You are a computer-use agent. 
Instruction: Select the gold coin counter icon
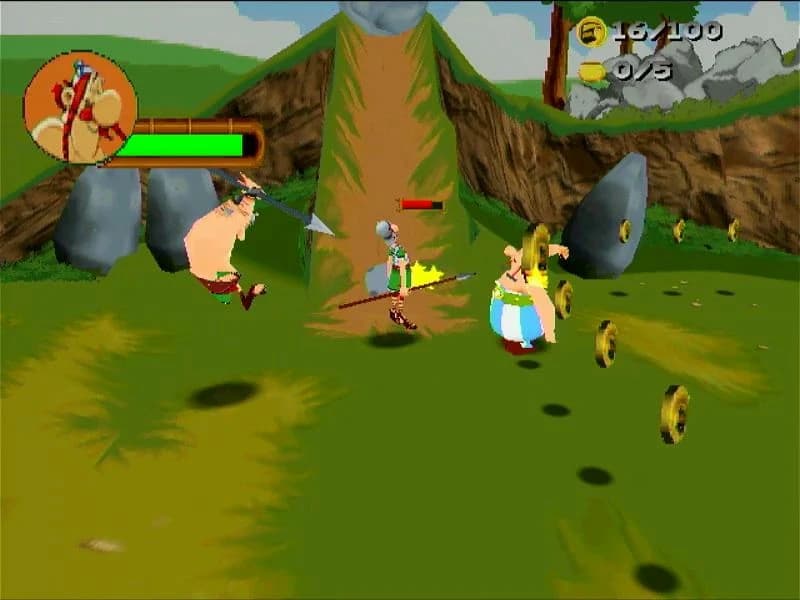pyautogui.click(x=592, y=32)
